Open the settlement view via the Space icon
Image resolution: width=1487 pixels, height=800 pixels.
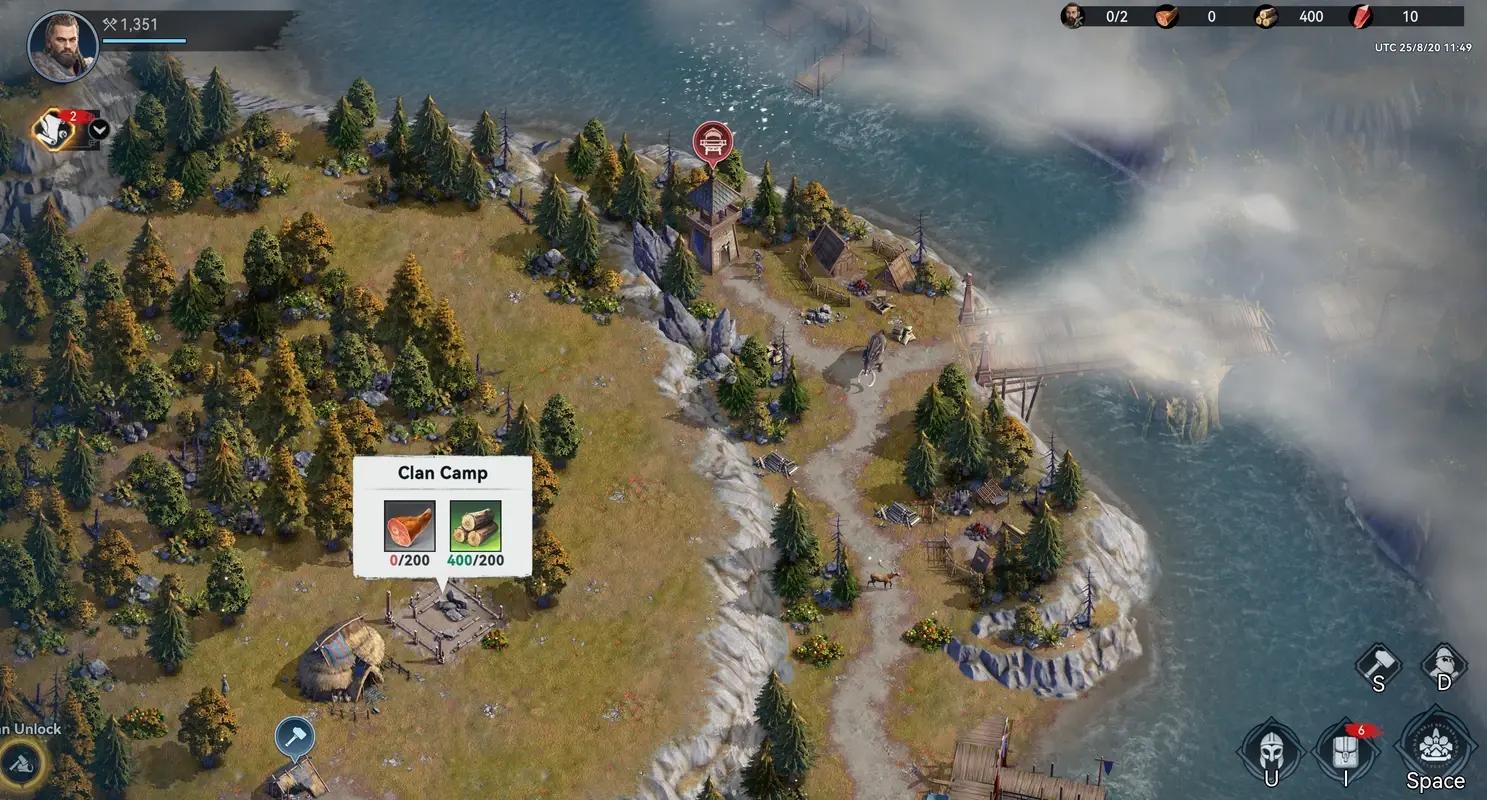pyautogui.click(x=1435, y=745)
